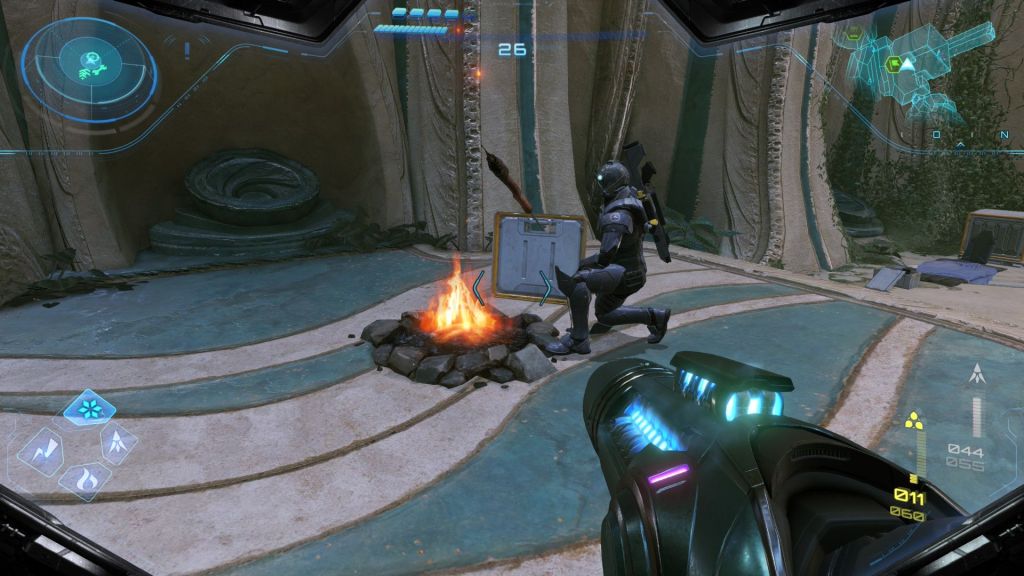Select the yellow triple-orb ammo icon
The height and width of the screenshot is (576, 1024).
coord(912,420)
